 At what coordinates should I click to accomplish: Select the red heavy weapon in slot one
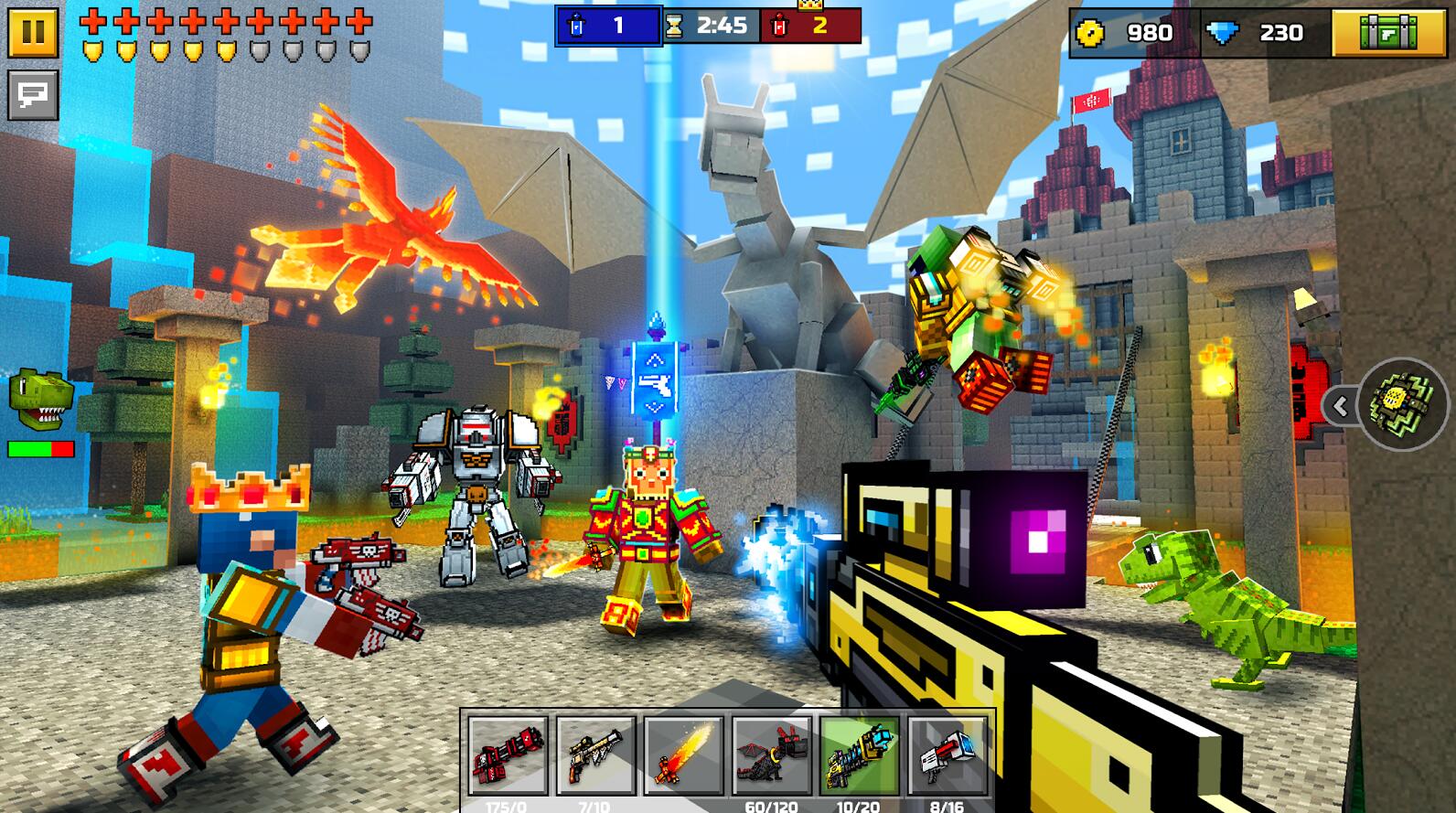pos(505,759)
